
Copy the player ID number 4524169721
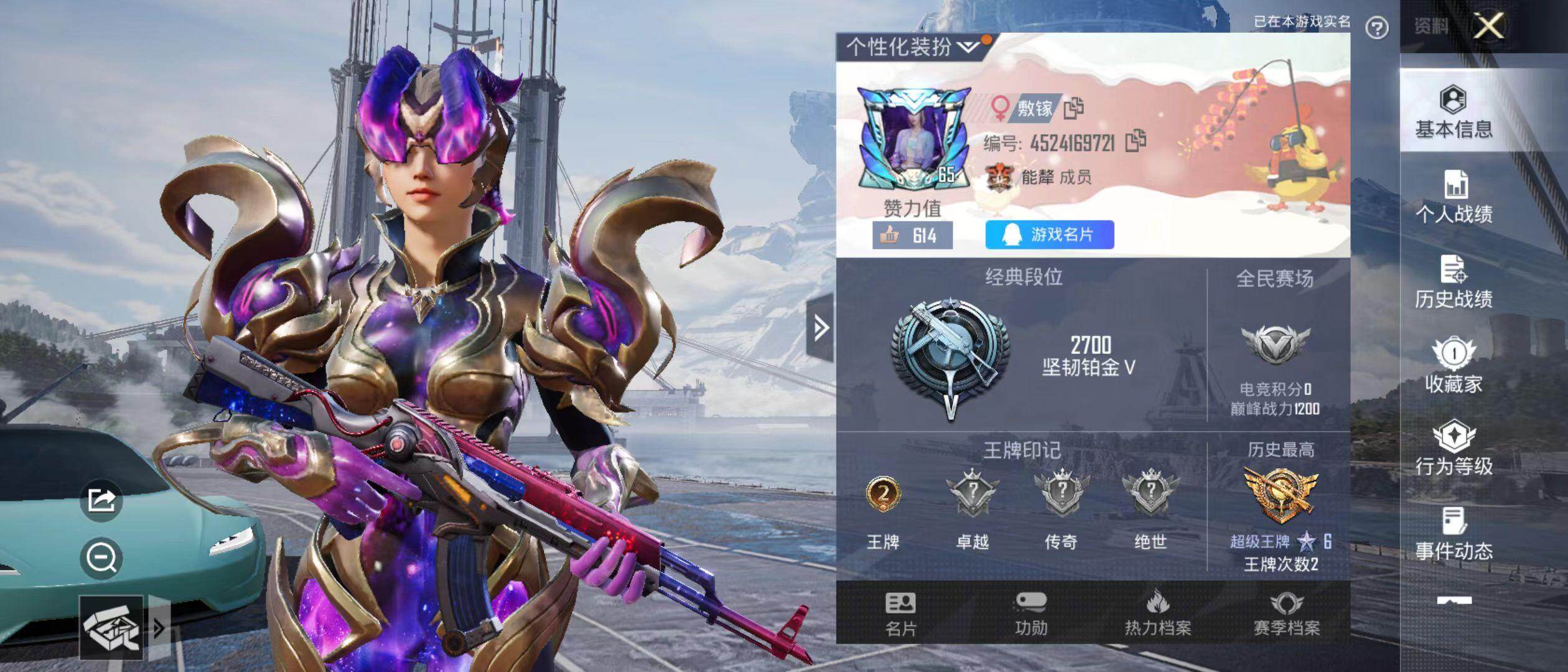click(x=1136, y=141)
